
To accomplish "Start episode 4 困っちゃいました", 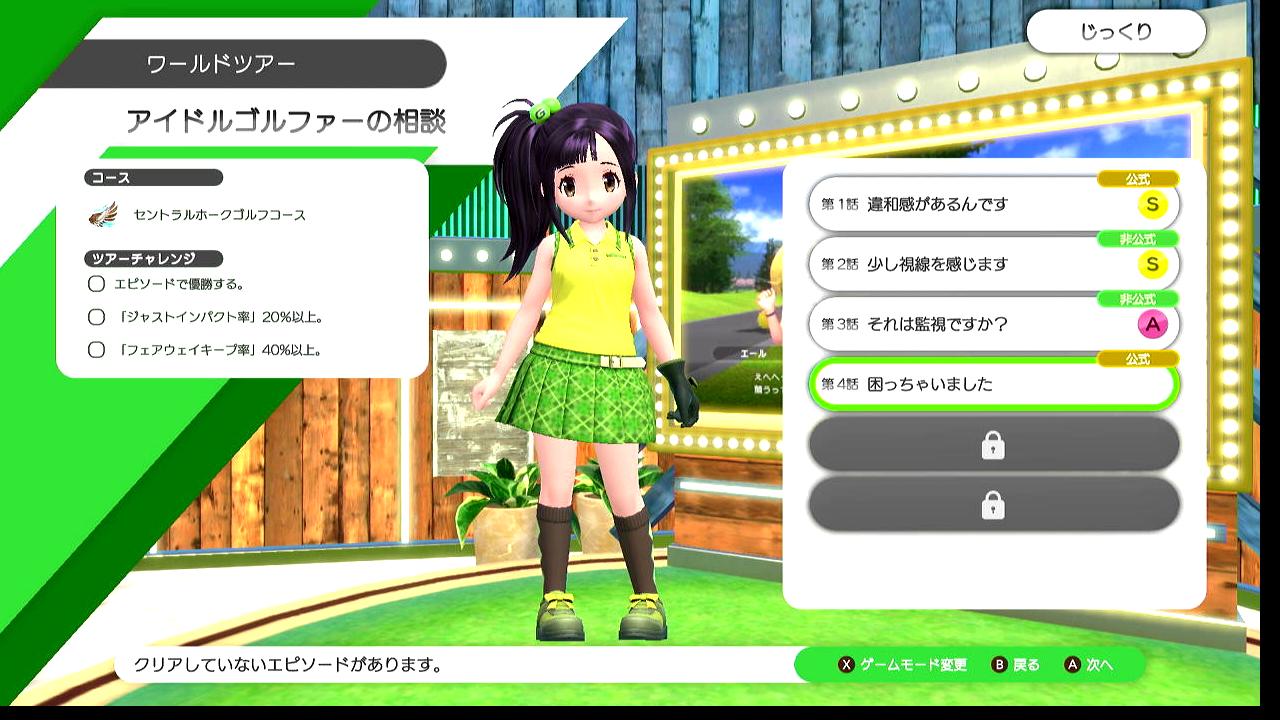I will click(x=992, y=385).
